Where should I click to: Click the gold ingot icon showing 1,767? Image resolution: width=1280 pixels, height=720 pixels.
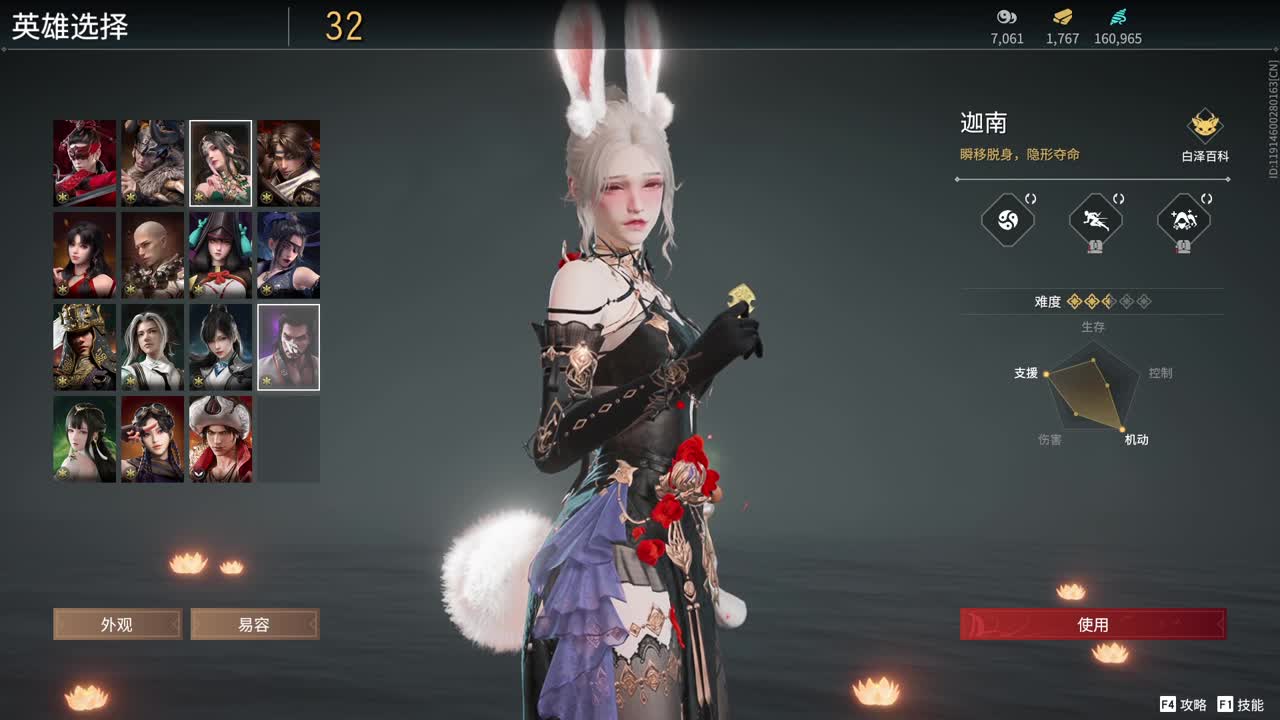[x=1062, y=17]
